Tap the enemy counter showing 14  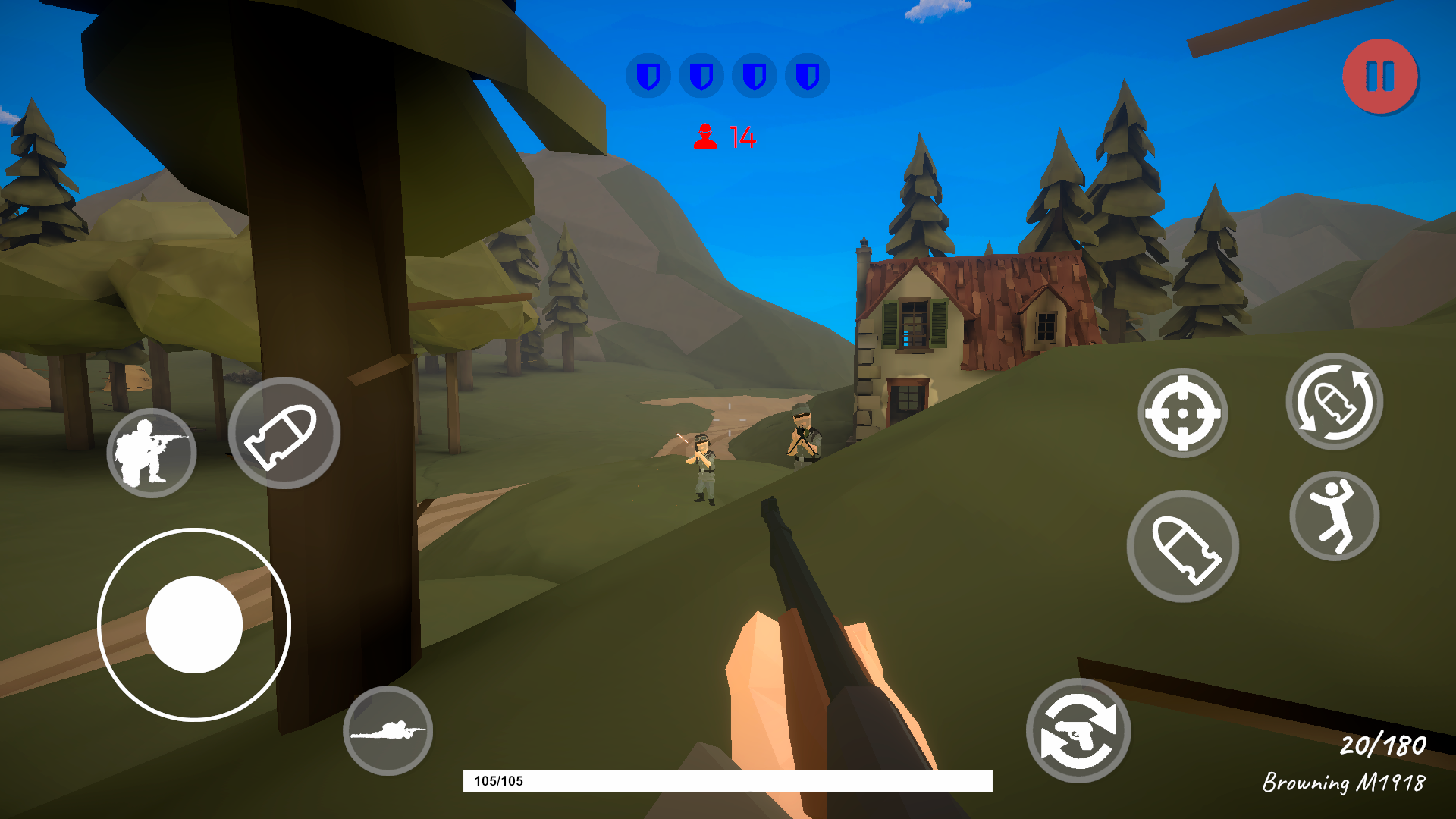coord(724,136)
